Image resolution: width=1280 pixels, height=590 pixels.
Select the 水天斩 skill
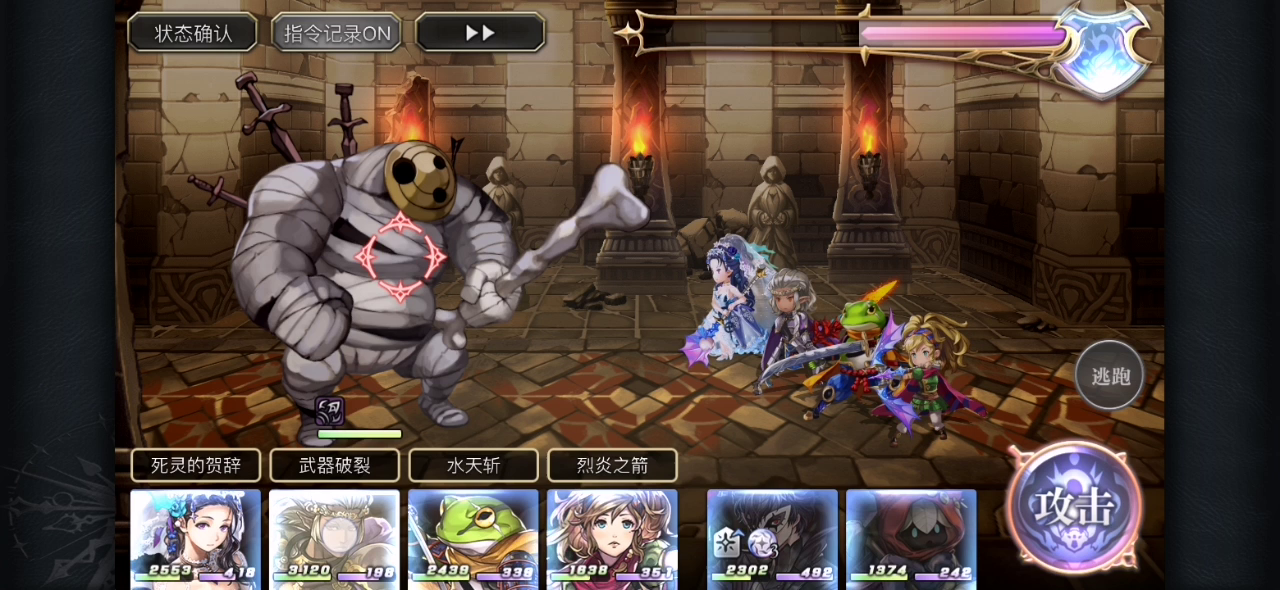[474, 465]
